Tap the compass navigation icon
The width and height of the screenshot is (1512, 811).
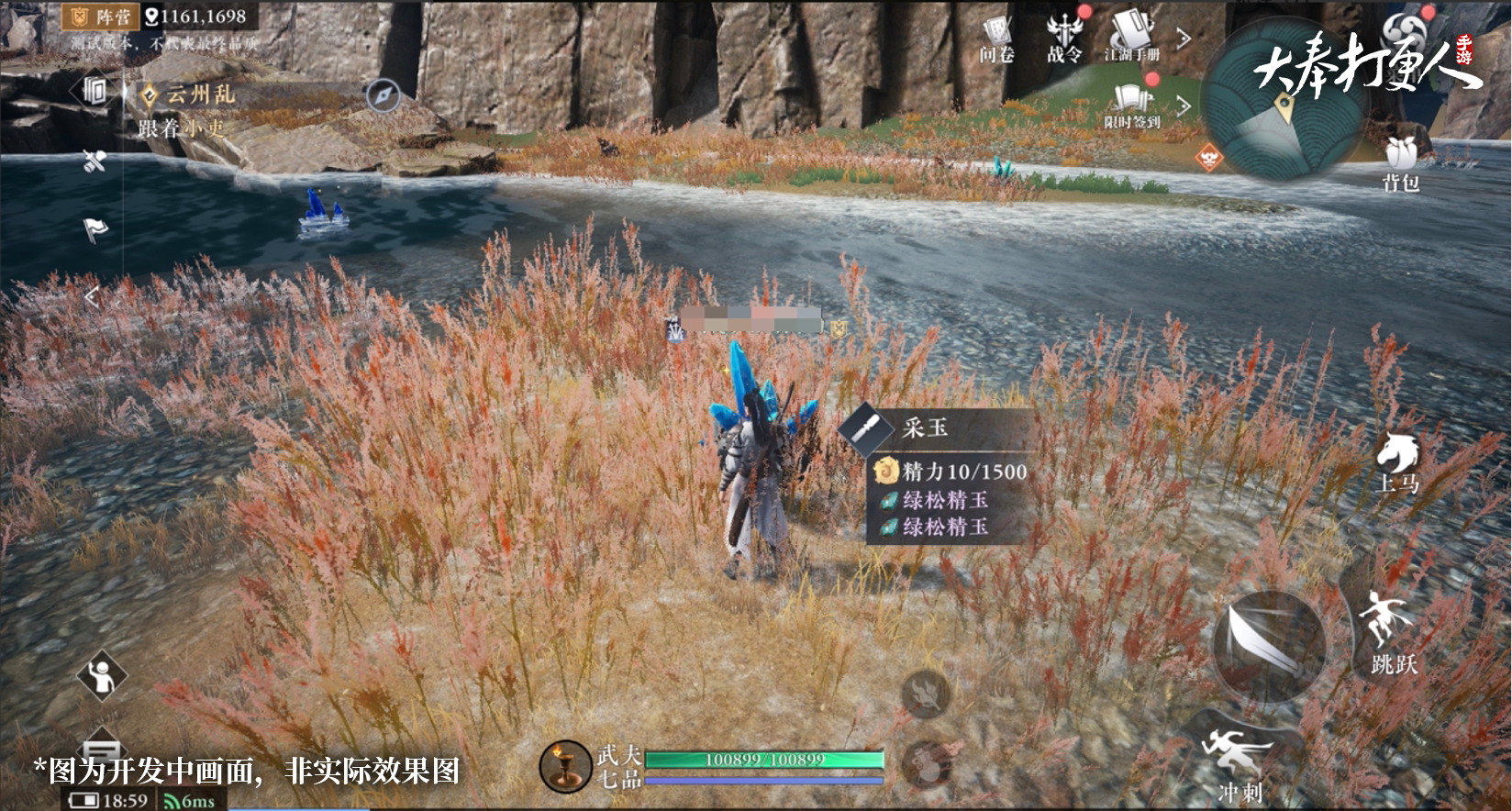pyautogui.click(x=383, y=94)
